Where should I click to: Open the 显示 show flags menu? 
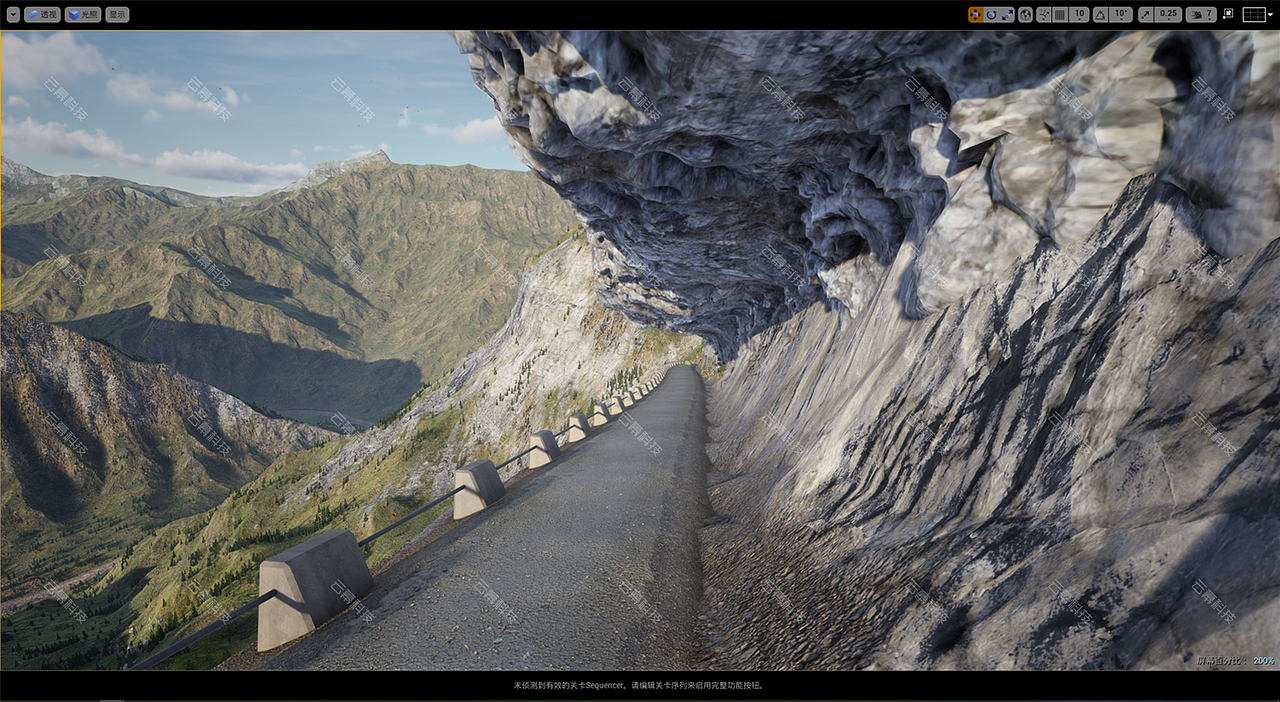[x=117, y=15]
